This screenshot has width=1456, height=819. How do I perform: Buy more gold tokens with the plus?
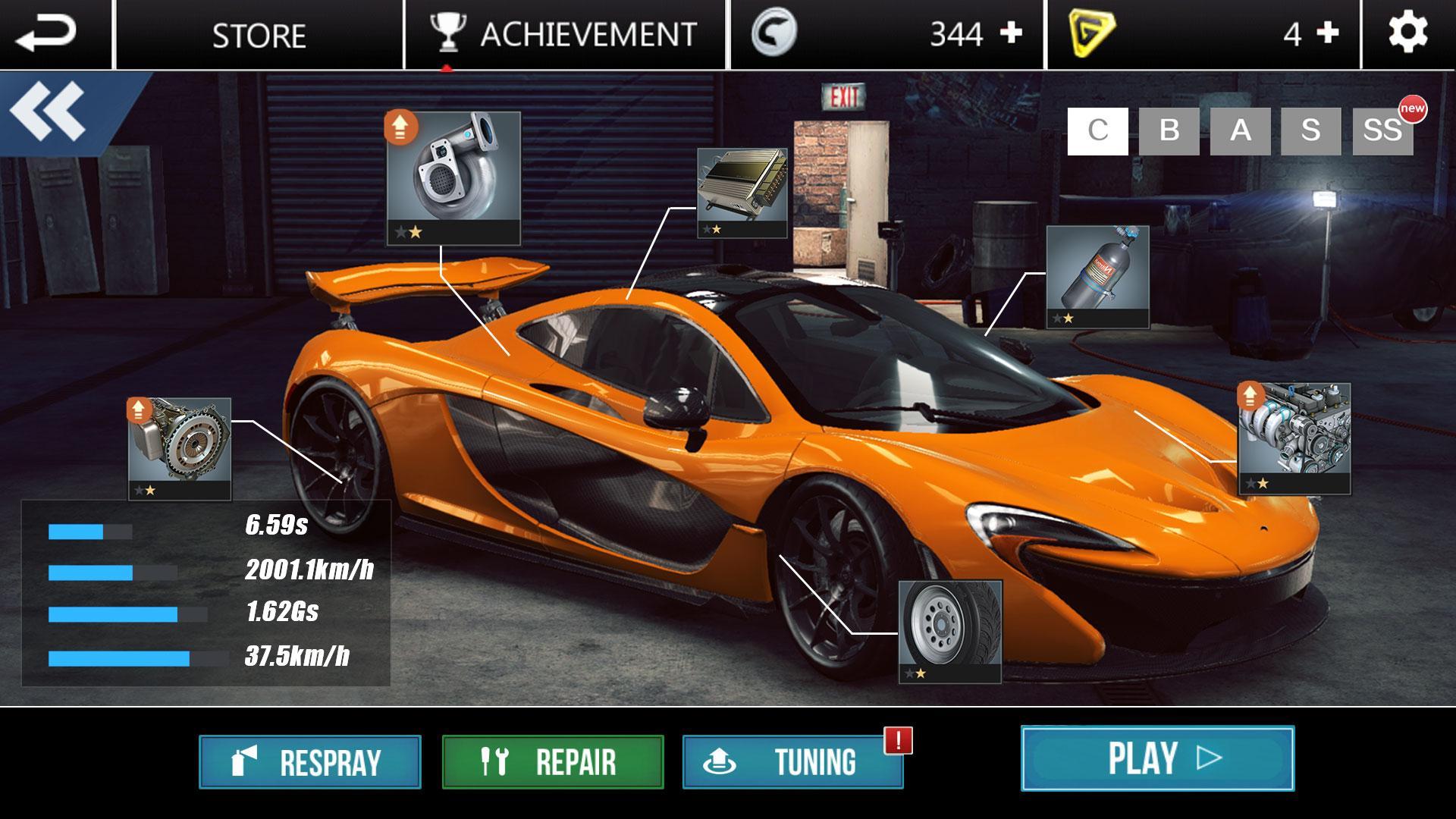pyautogui.click(x=1327, y=33)
